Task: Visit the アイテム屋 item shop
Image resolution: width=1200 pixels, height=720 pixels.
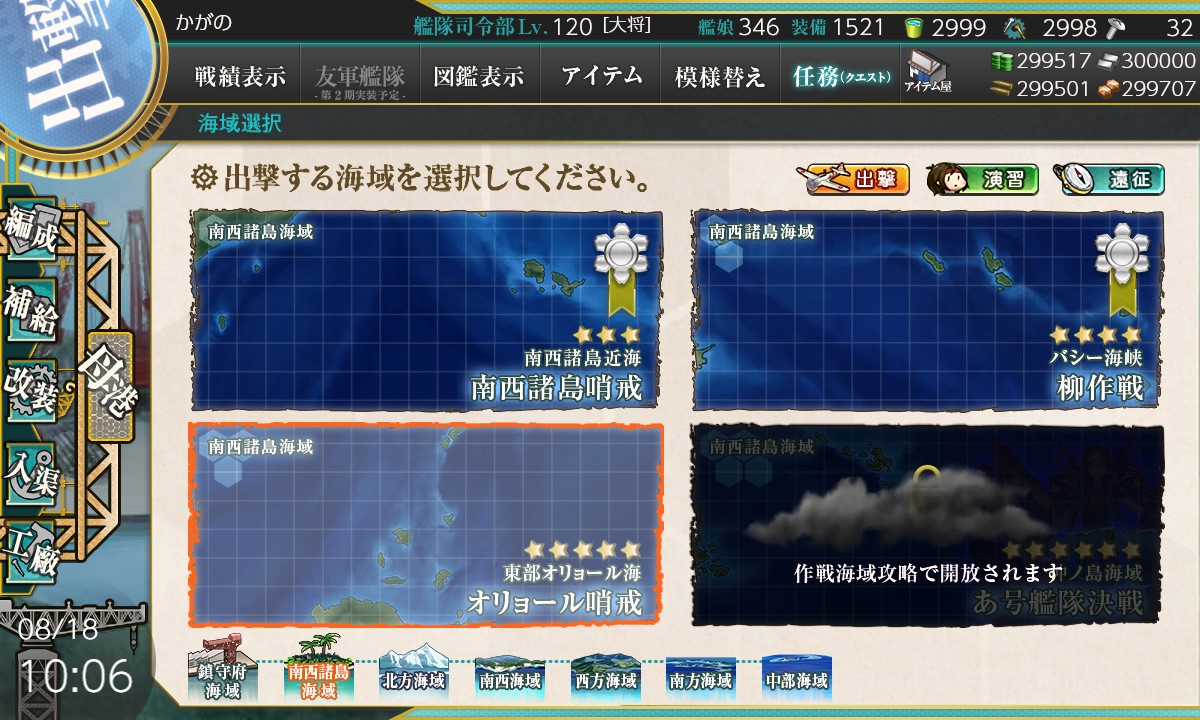Action: coord(927,72)
